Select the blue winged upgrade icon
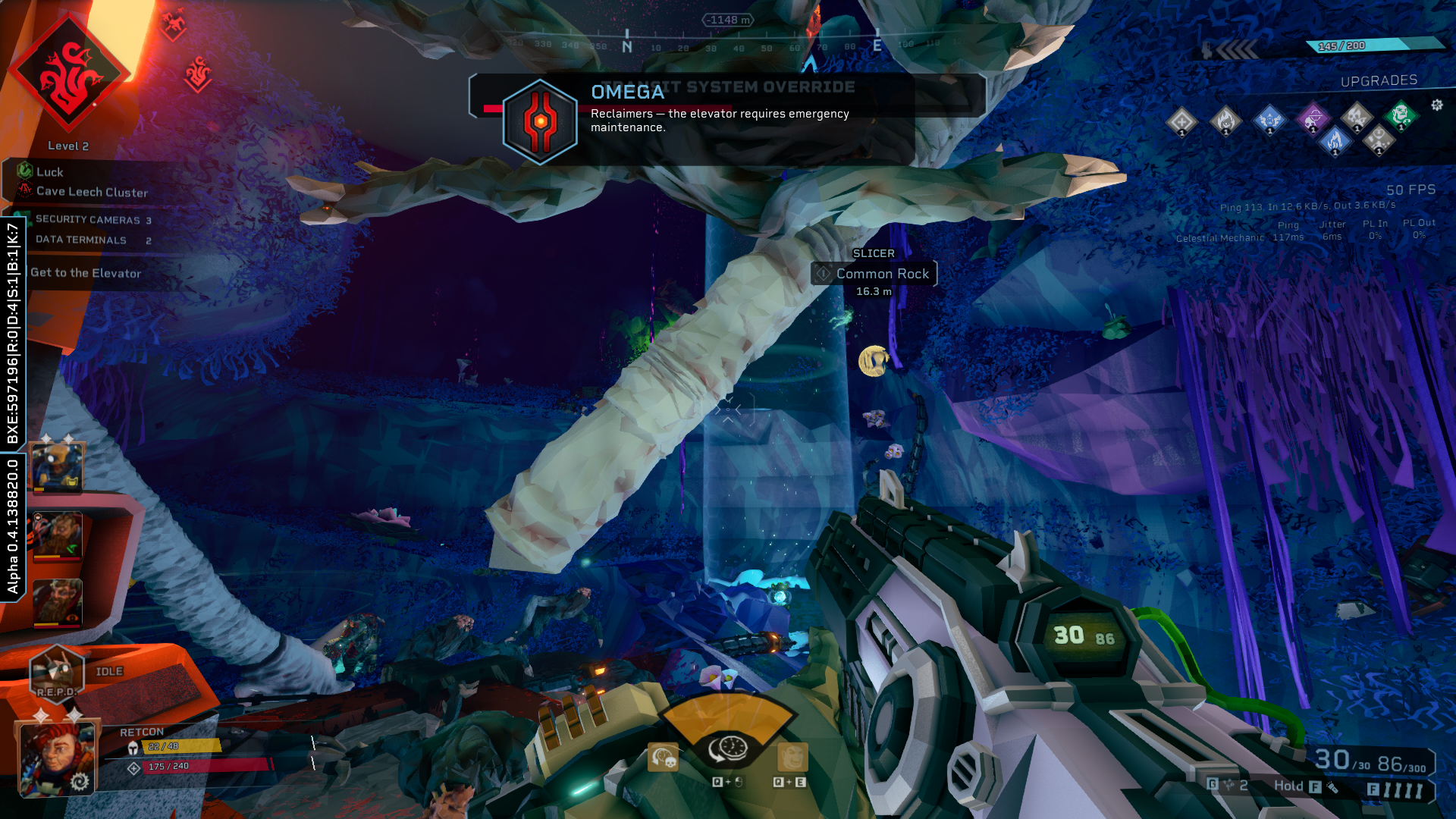The width and height of the screenshot is (1456, 819). 1269,120
